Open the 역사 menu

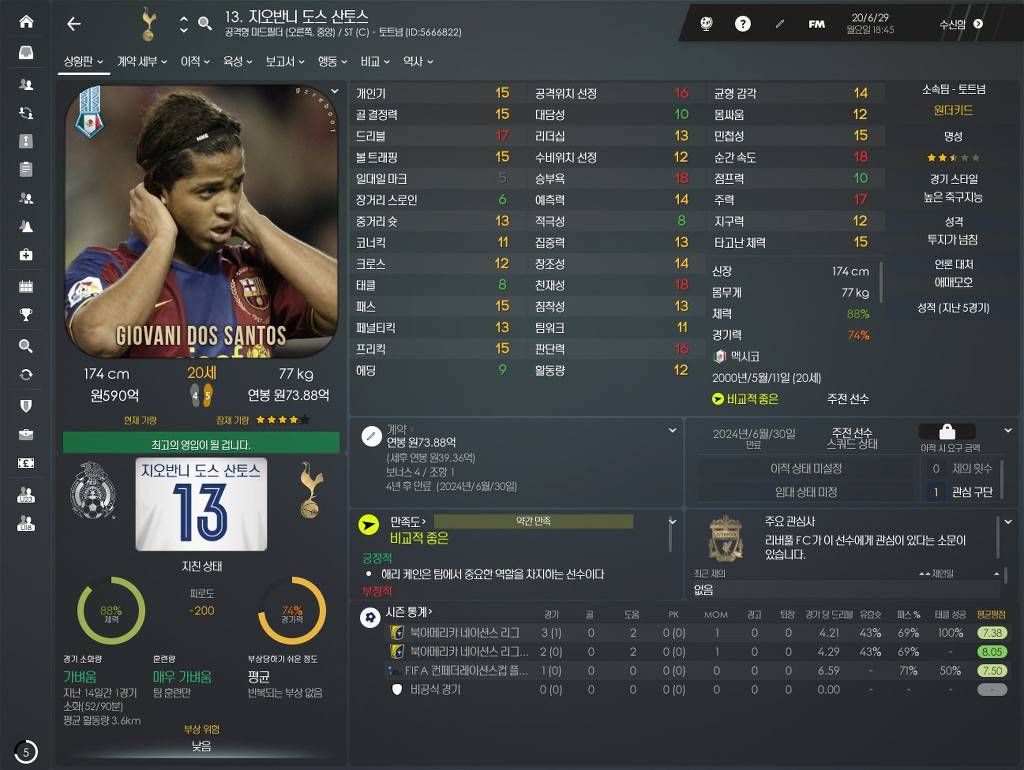click(x=417, y=62)
